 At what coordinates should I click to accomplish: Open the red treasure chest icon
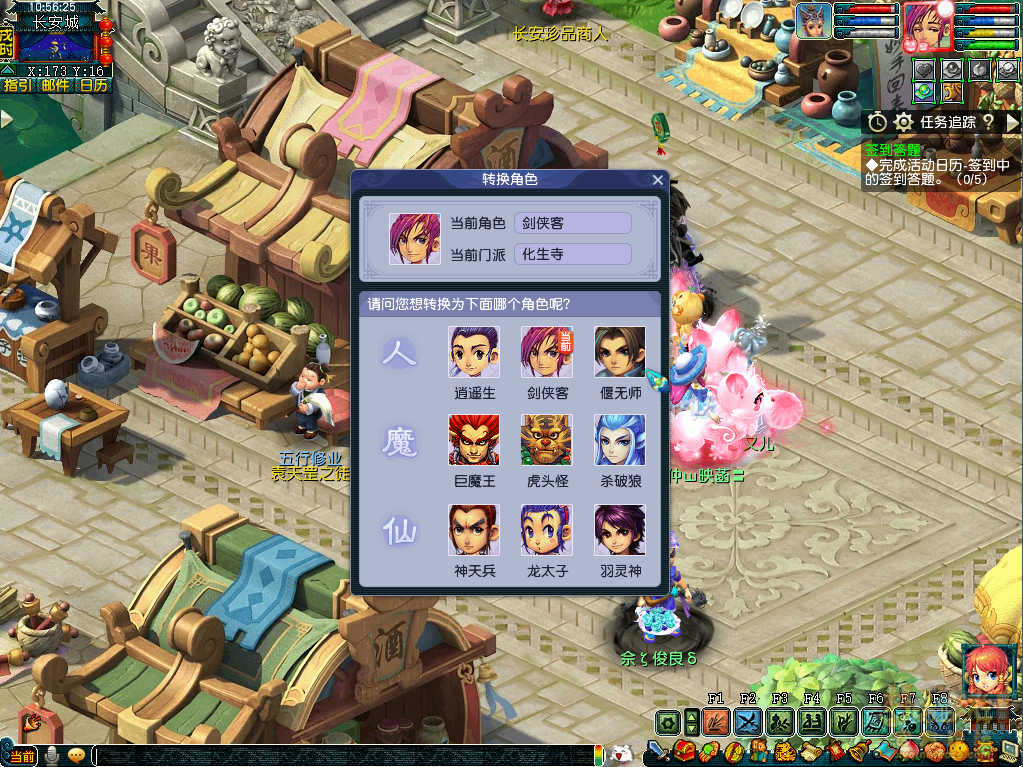tap(685, 750)
